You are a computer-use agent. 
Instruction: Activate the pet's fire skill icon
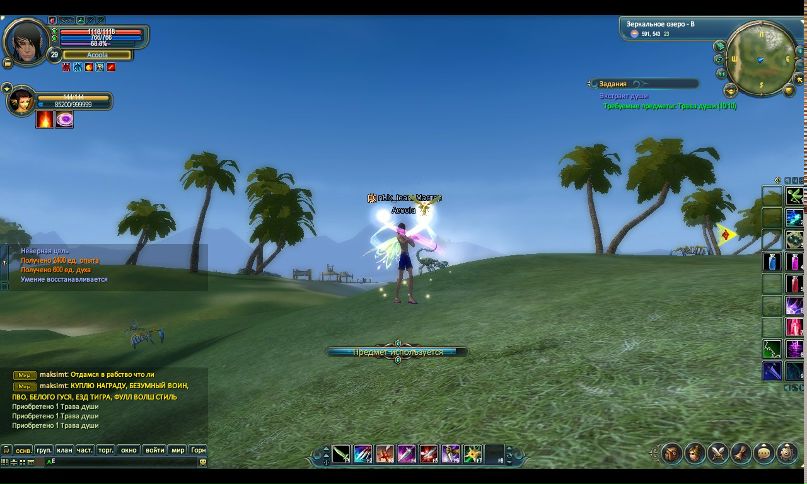(x=45, y=120)
